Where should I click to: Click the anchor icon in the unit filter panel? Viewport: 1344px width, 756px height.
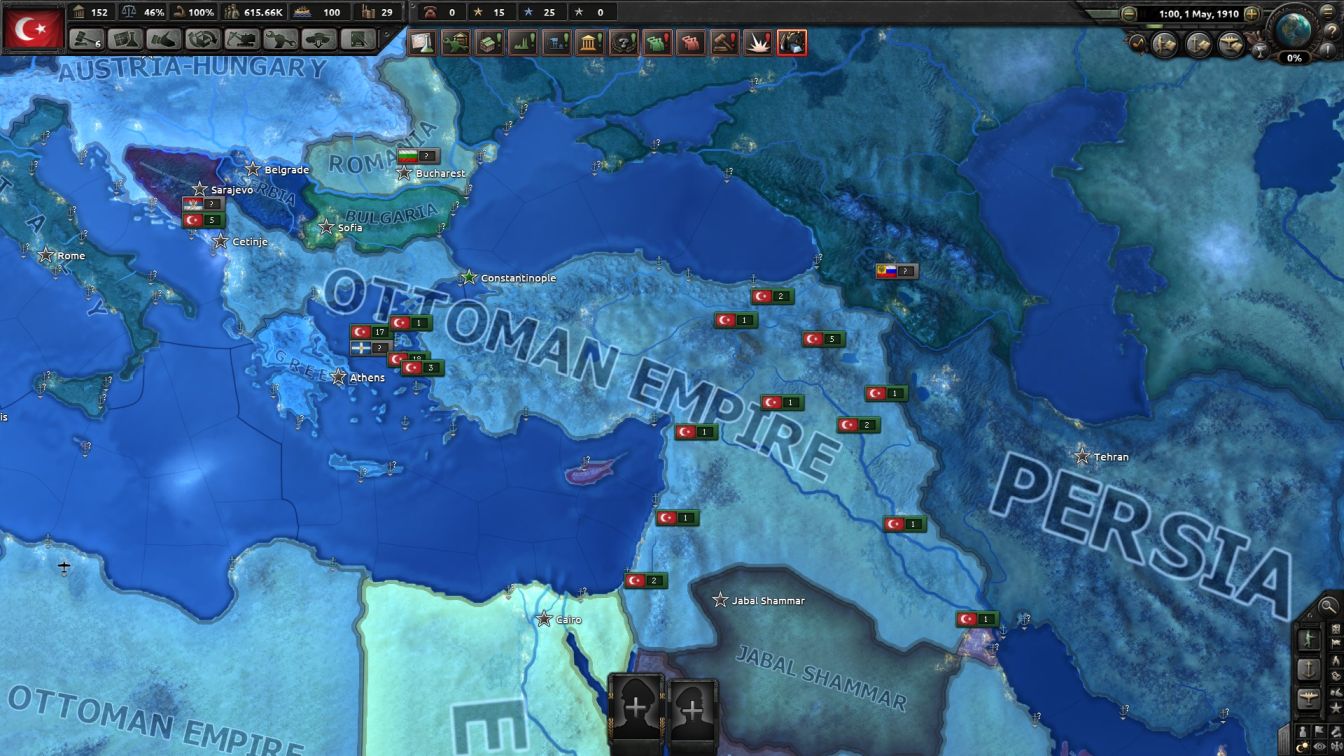1308,669
